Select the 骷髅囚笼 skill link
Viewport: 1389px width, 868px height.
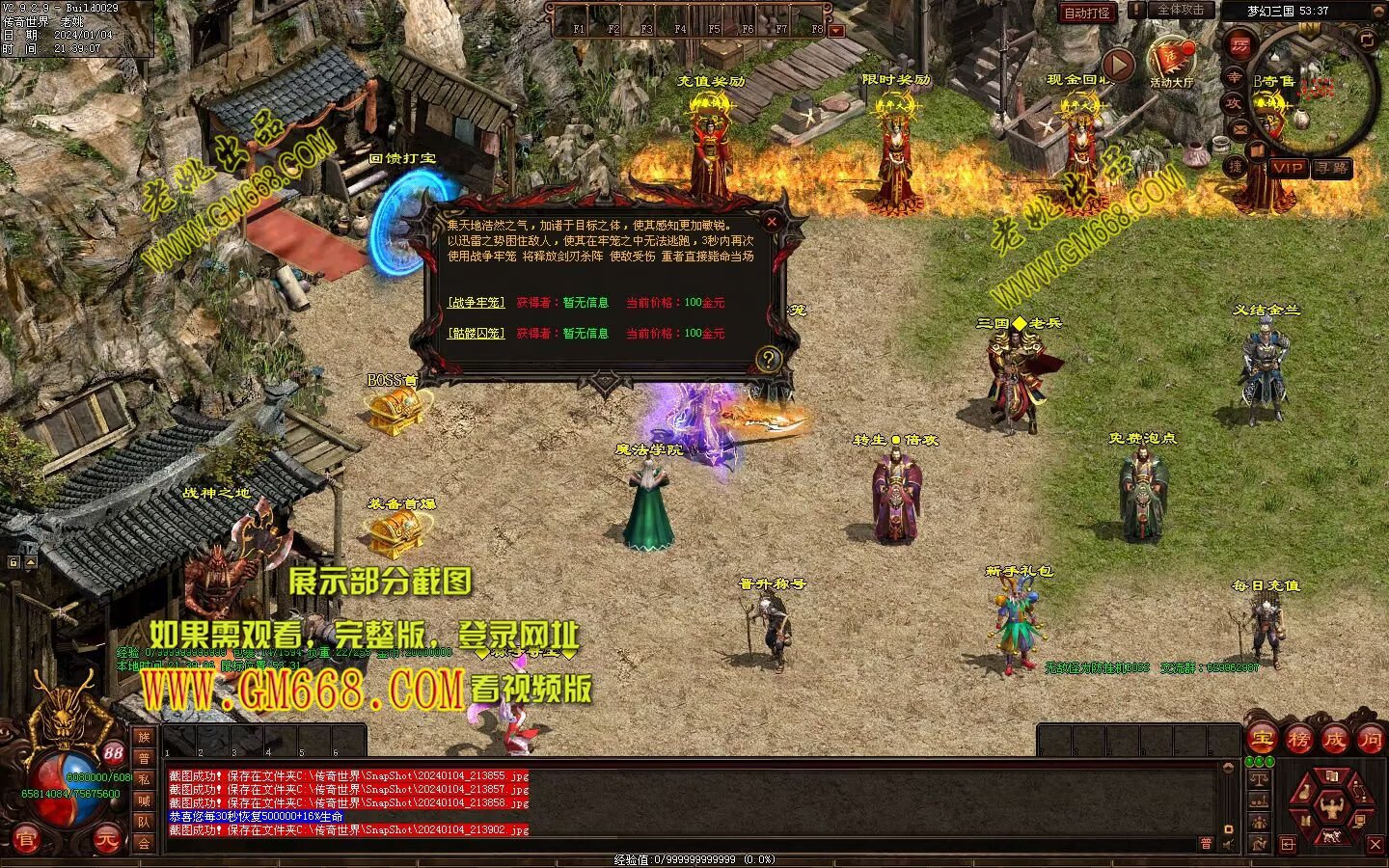(x=476, y=334)
